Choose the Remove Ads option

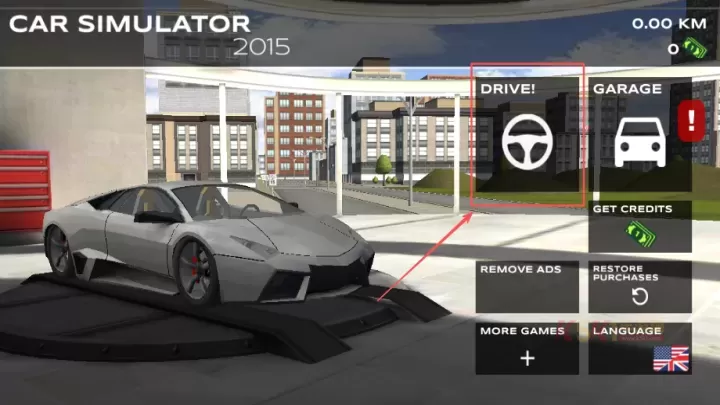coord(527,286)
